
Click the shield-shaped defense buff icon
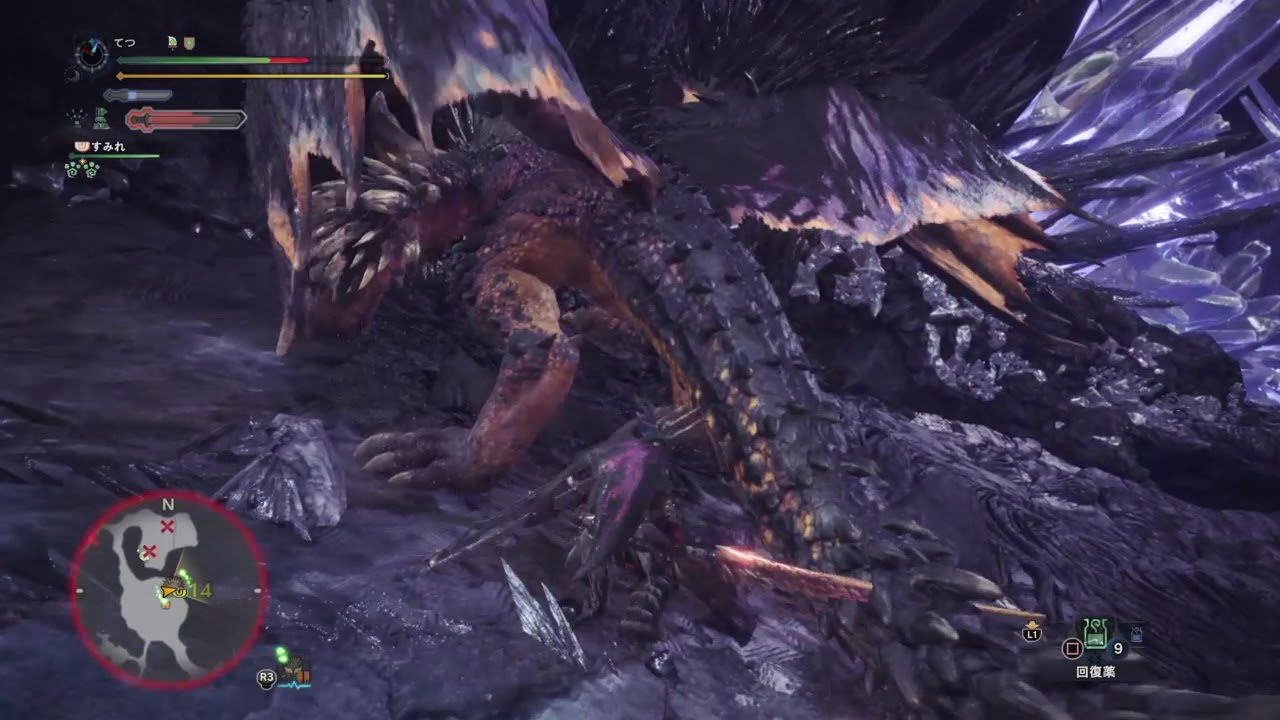188,43
